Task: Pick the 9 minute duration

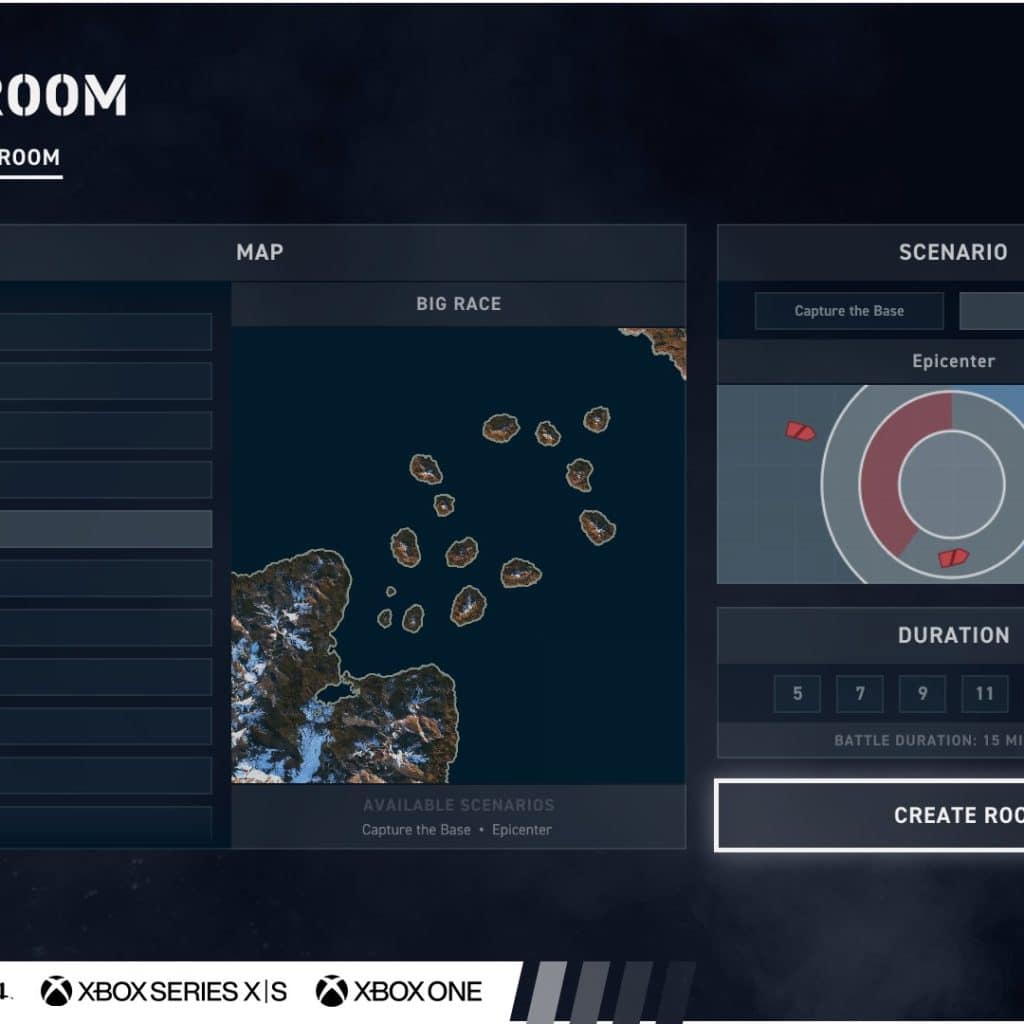Action: click(922, 694)
